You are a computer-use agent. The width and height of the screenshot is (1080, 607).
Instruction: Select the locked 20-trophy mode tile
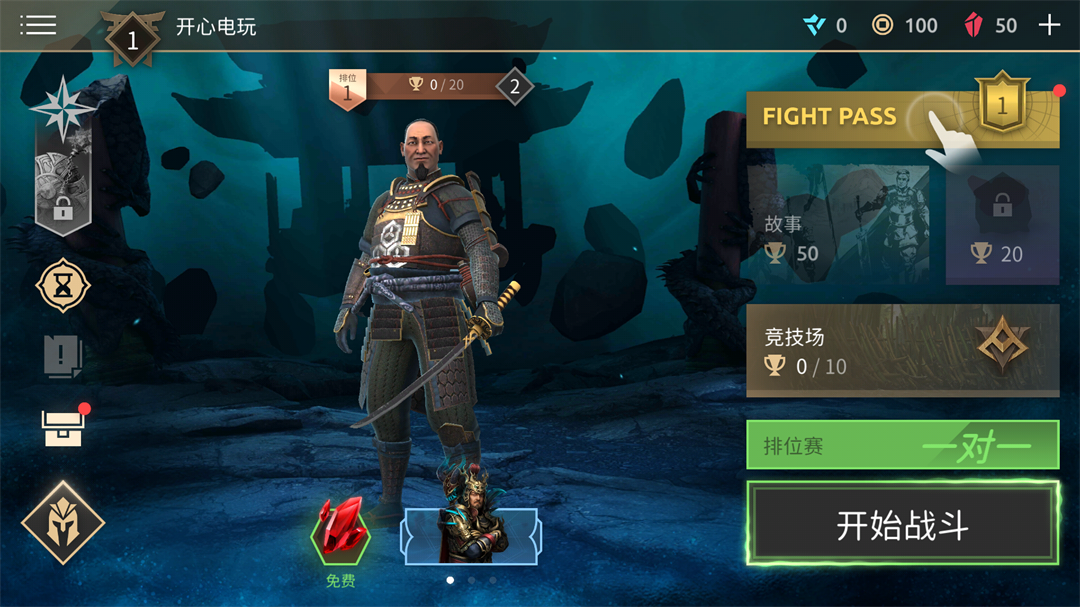(x=1002, y=225)
